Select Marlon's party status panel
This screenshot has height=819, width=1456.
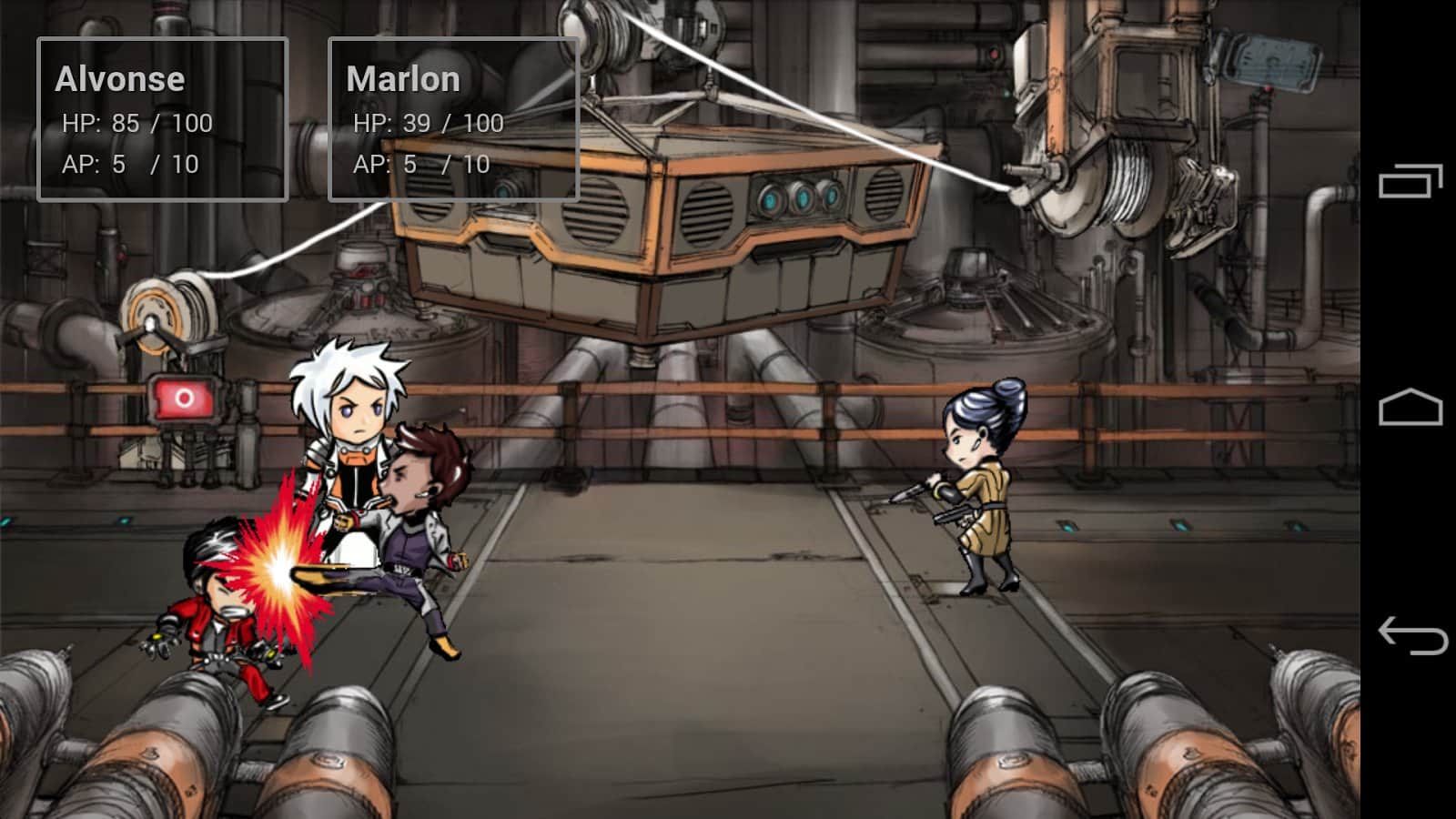pyautogui.click(x=453, y=119)
